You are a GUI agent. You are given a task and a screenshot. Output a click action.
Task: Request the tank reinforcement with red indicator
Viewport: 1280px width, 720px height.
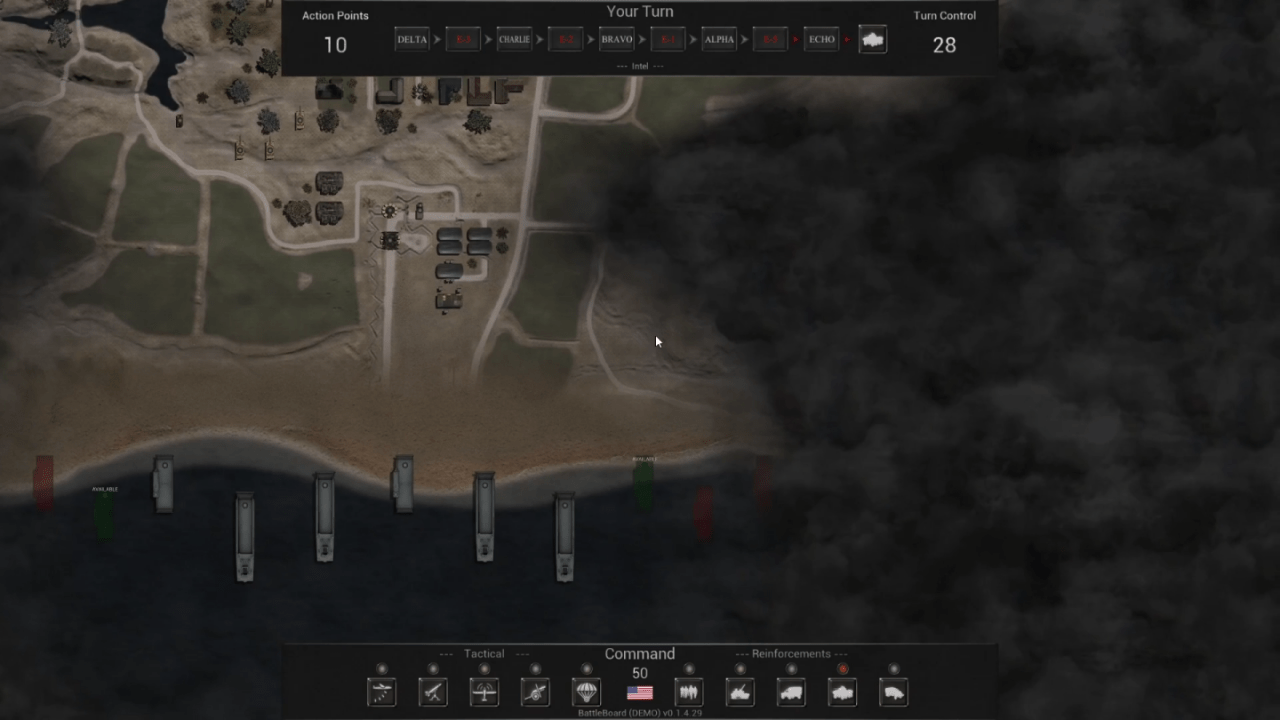pos(843,691)
